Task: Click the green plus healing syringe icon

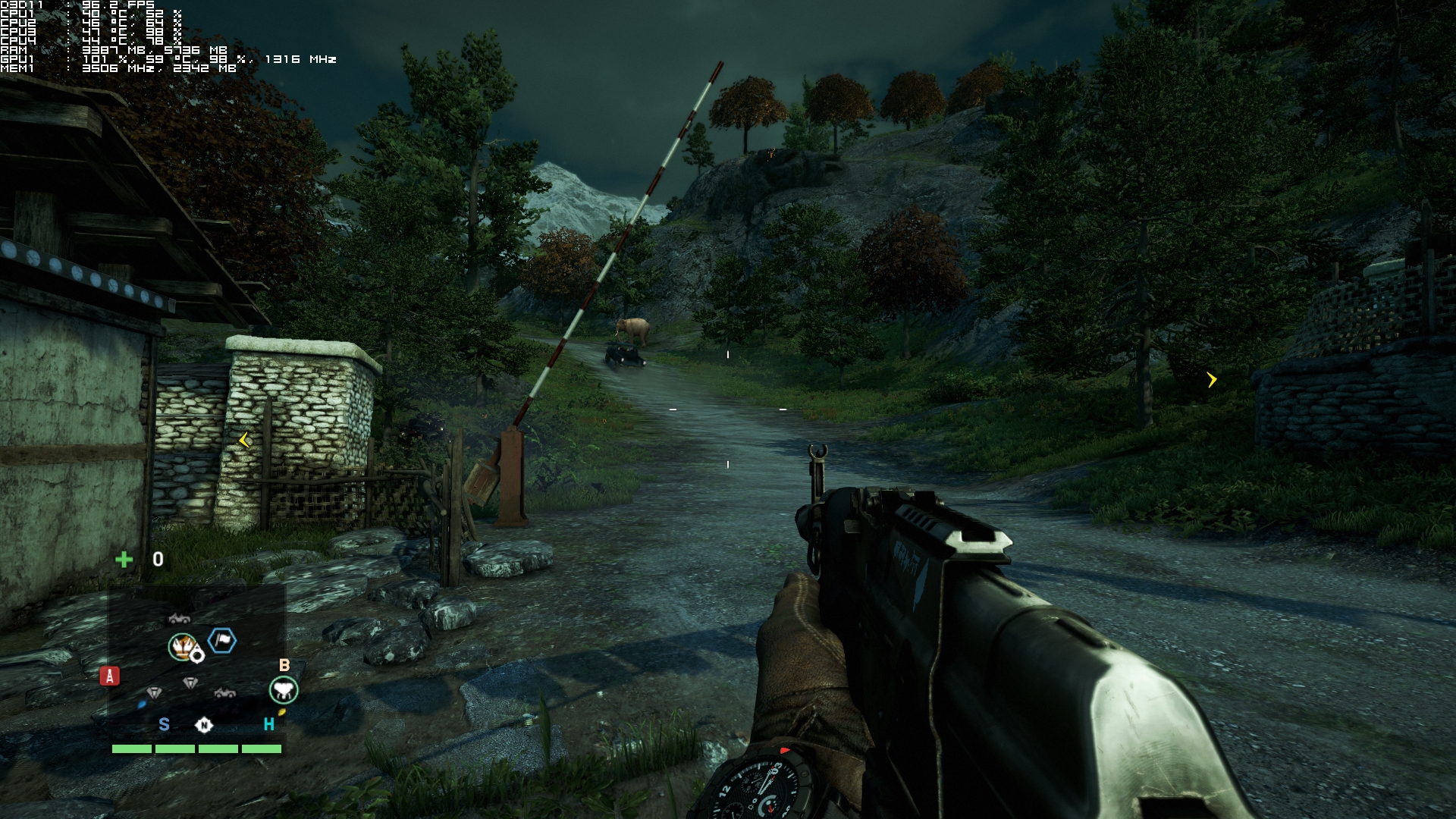Action: pos(124,560)
